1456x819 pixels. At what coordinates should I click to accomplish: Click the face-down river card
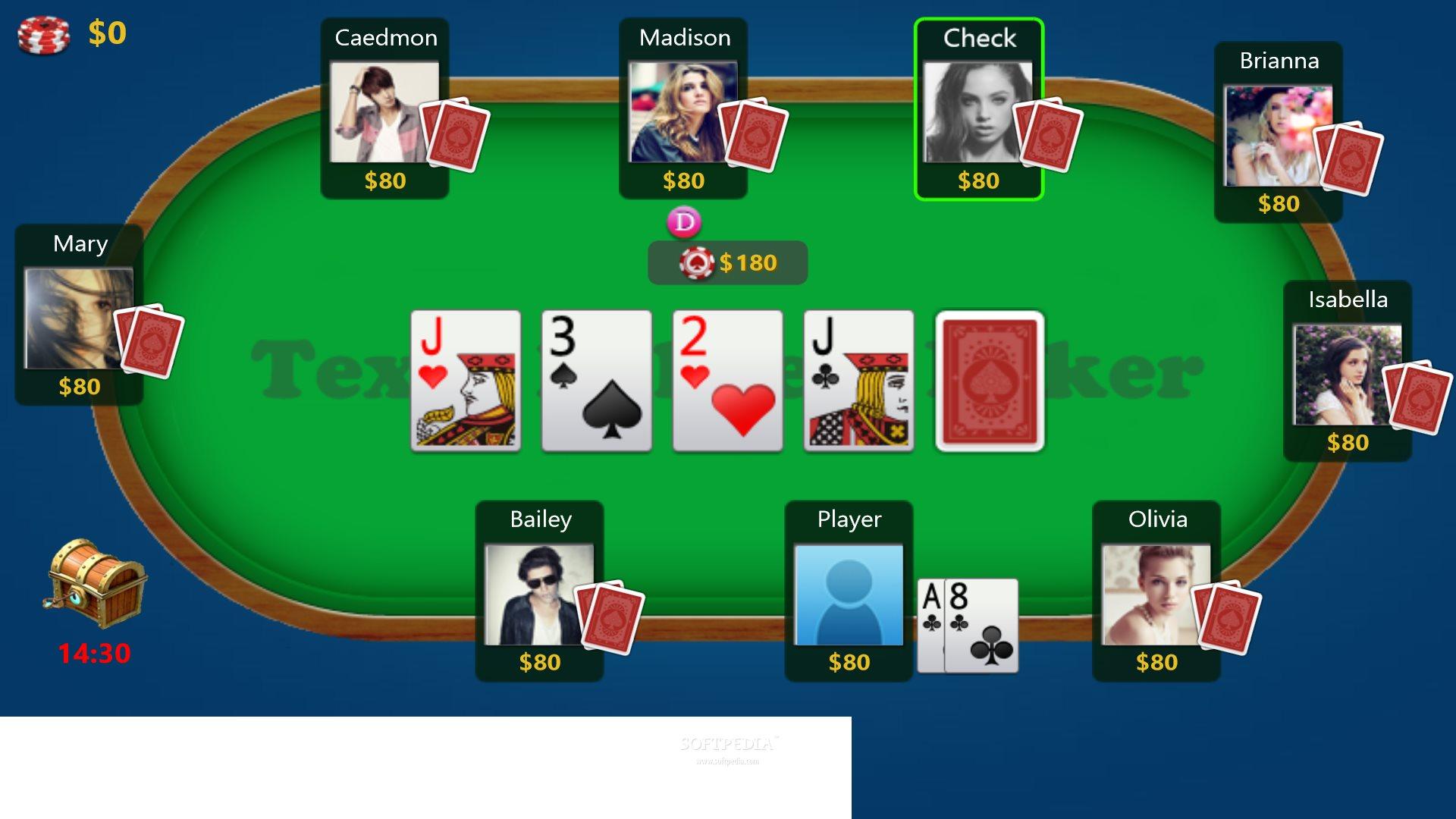click(x=990, y=381)
